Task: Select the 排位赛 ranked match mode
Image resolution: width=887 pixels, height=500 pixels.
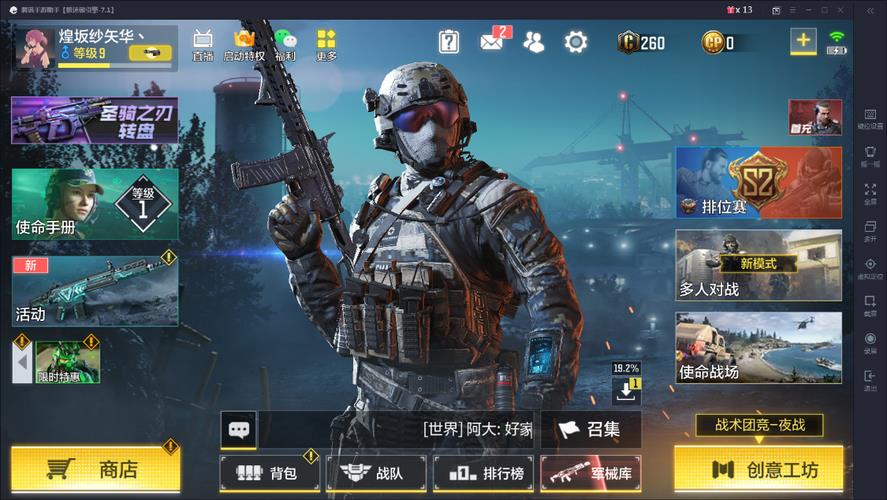Action: point(758,182)
